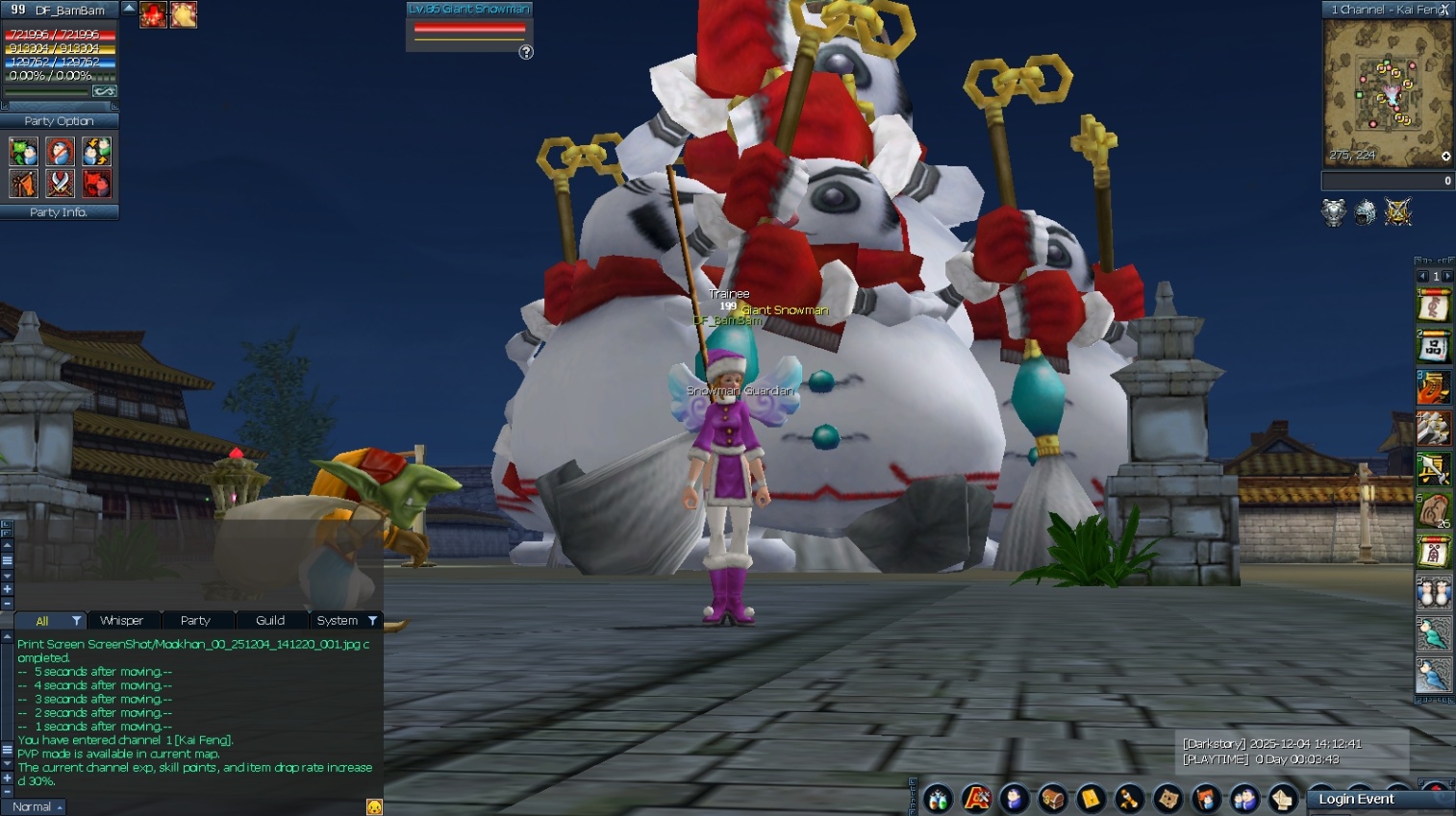Show the System chat tab
The height and width of the screenshot is (816, 1456).
[338, 621]
